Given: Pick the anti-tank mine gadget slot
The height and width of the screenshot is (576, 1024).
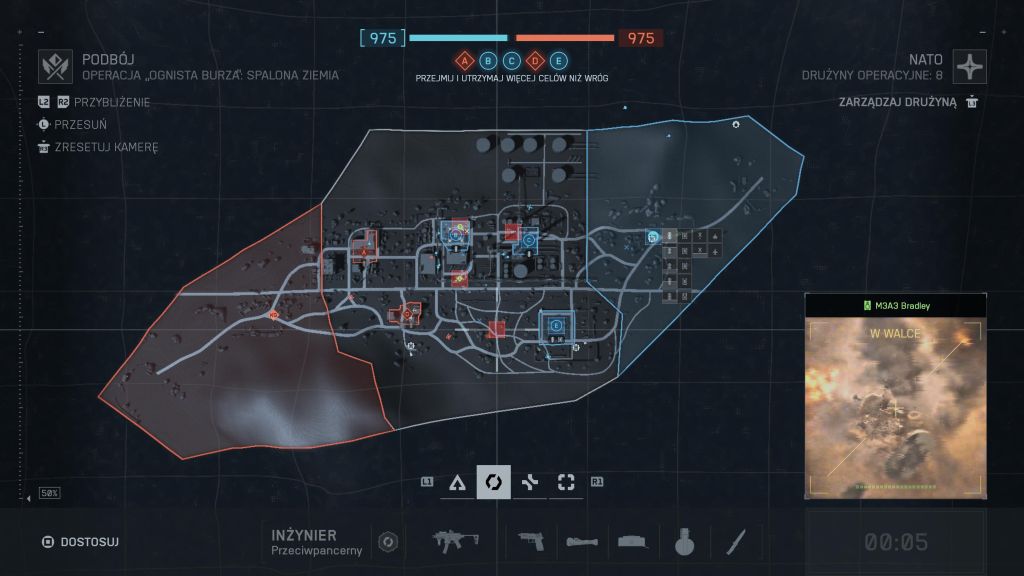Looking at the screenshot, I should (633, 541).
